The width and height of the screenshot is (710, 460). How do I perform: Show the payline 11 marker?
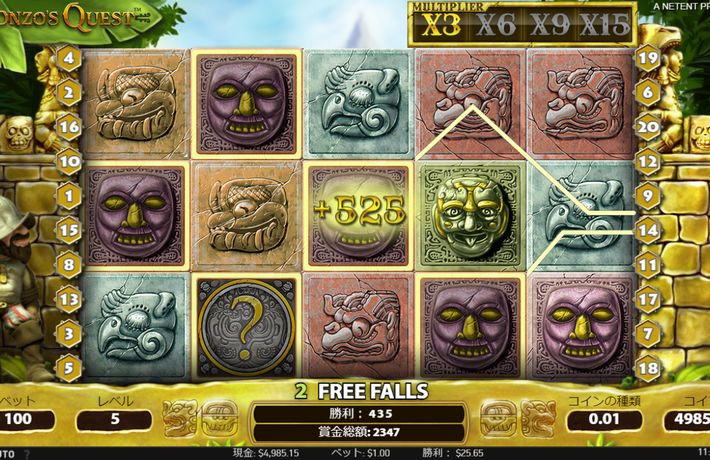tap(647, 265)
